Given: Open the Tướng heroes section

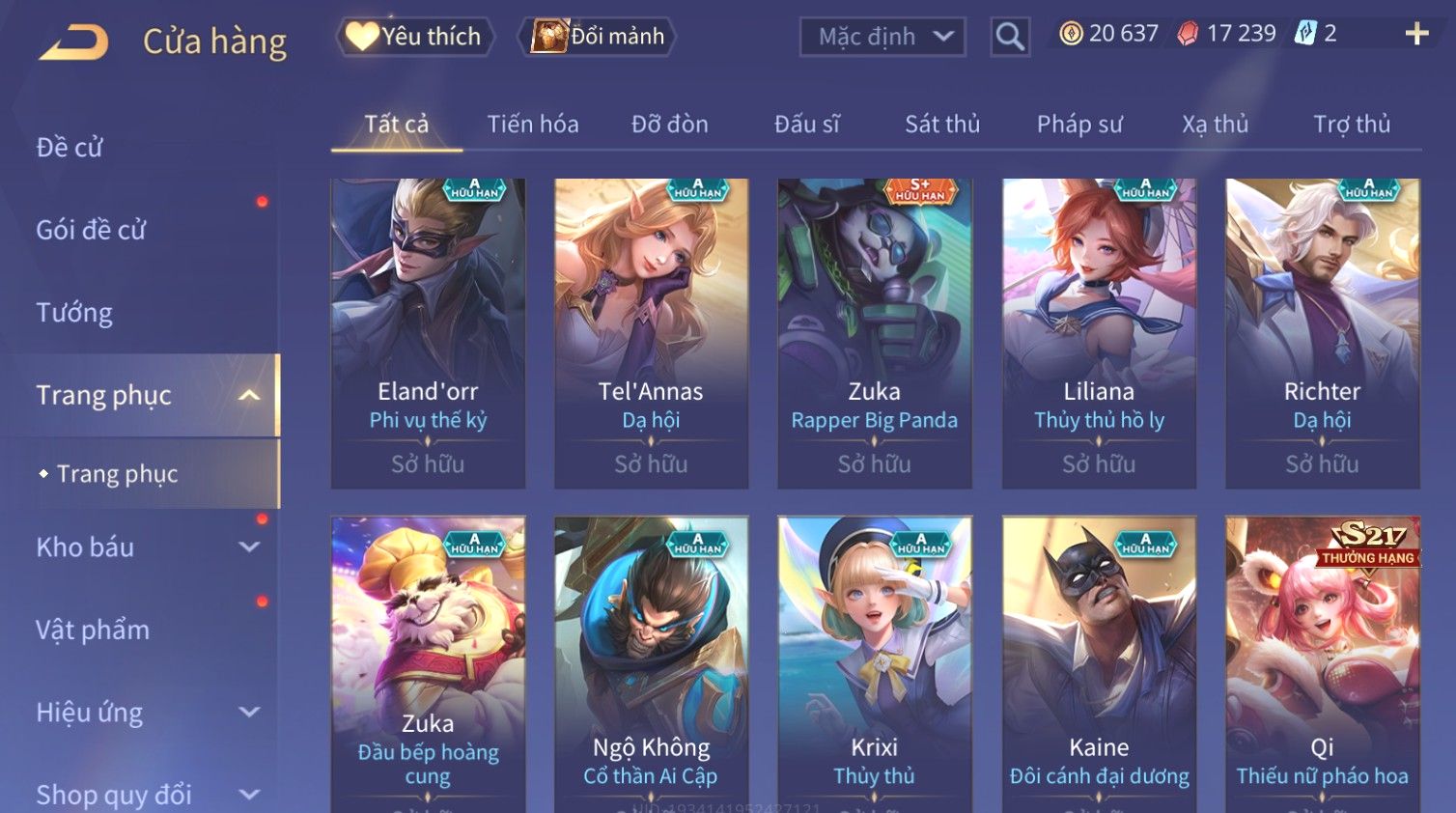Looking at the screenshot, I should pos(74,313).
